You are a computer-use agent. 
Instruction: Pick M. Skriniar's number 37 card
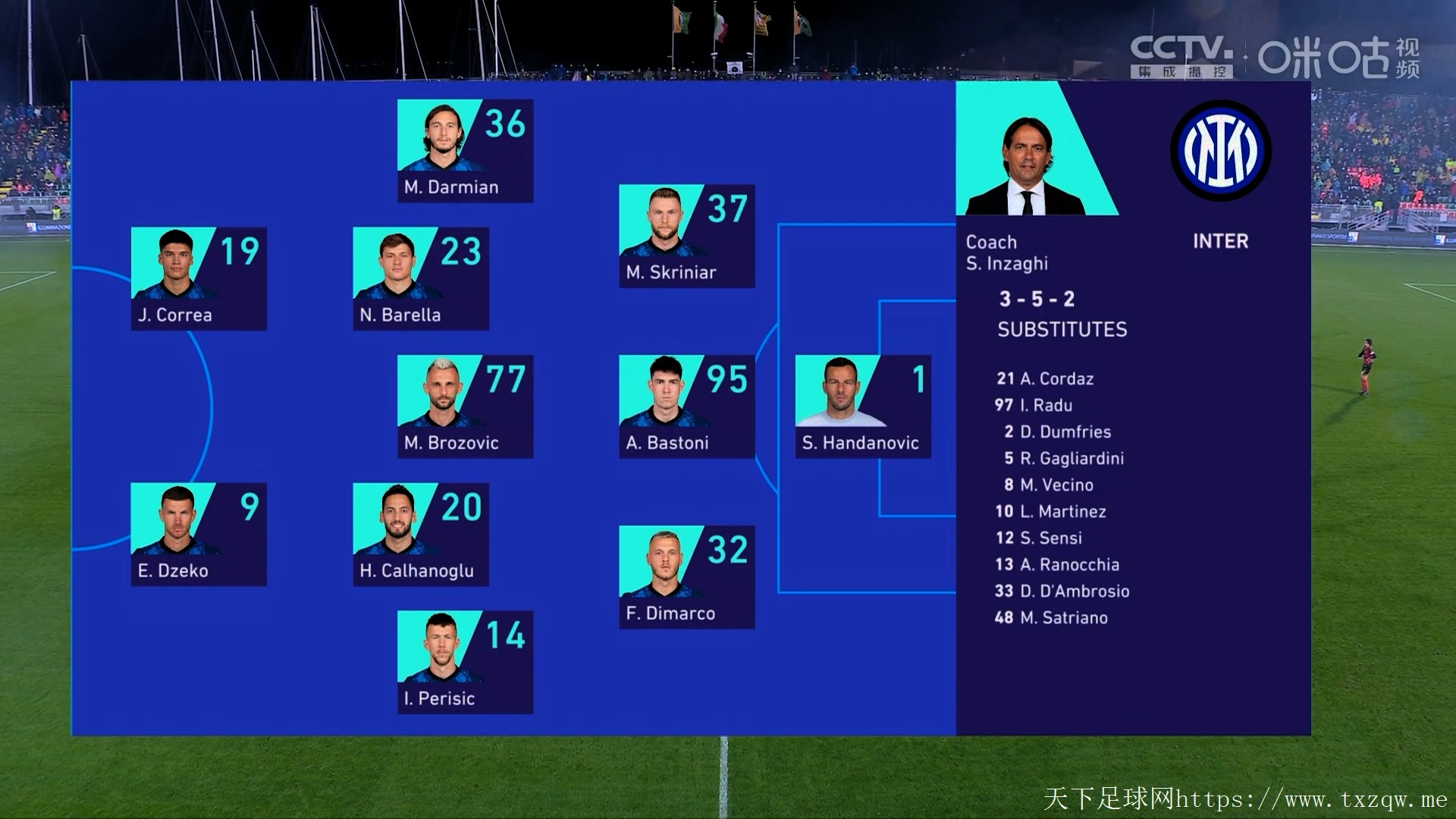tap(686, 236)
